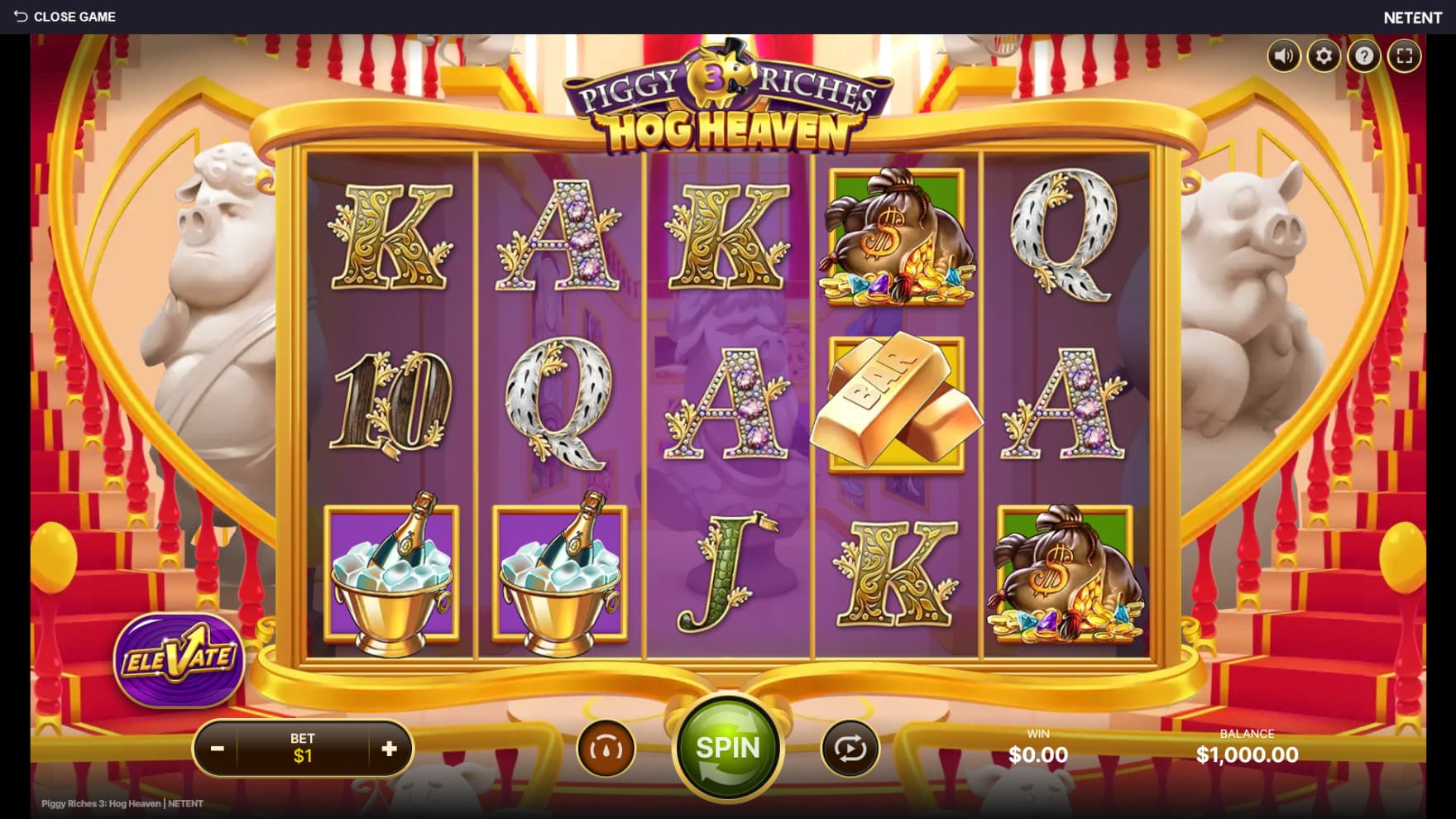Screen dimensions: 1456x819
Task: Open the autoplay circular arrows button
Action: 850,749
